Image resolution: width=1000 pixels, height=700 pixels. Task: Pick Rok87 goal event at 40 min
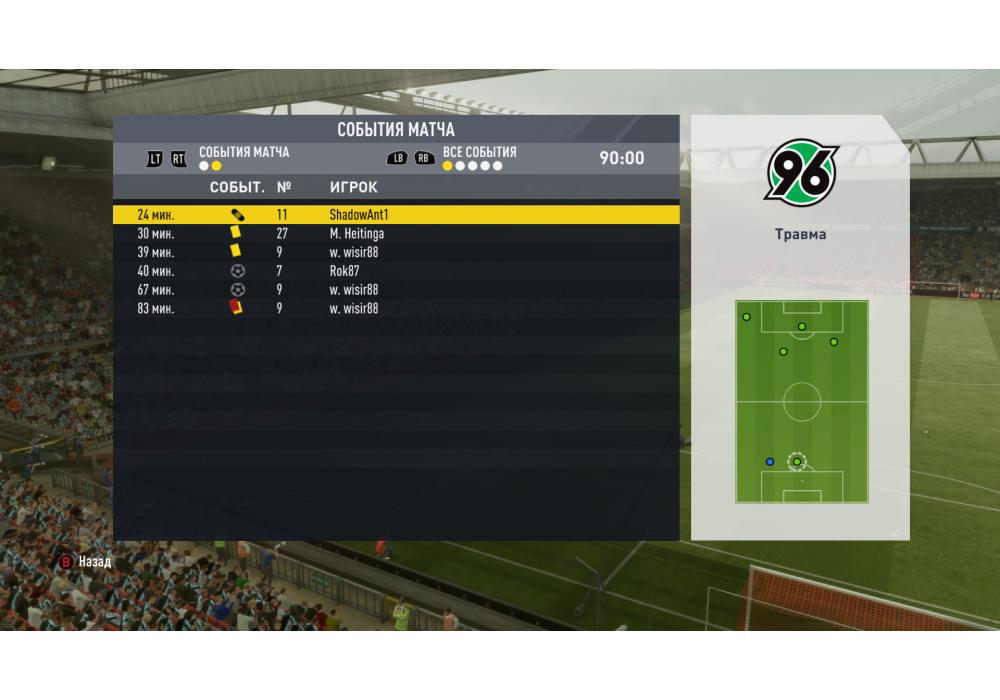click(395, 271)
